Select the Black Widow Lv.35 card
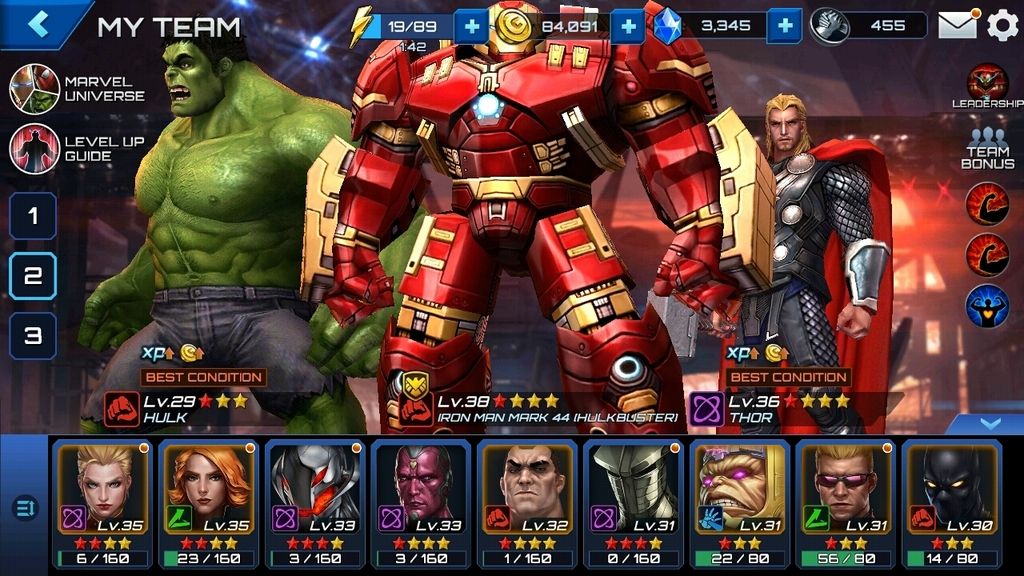The image size is (1024, 576). pyautogui.click(x=208, y=502)
